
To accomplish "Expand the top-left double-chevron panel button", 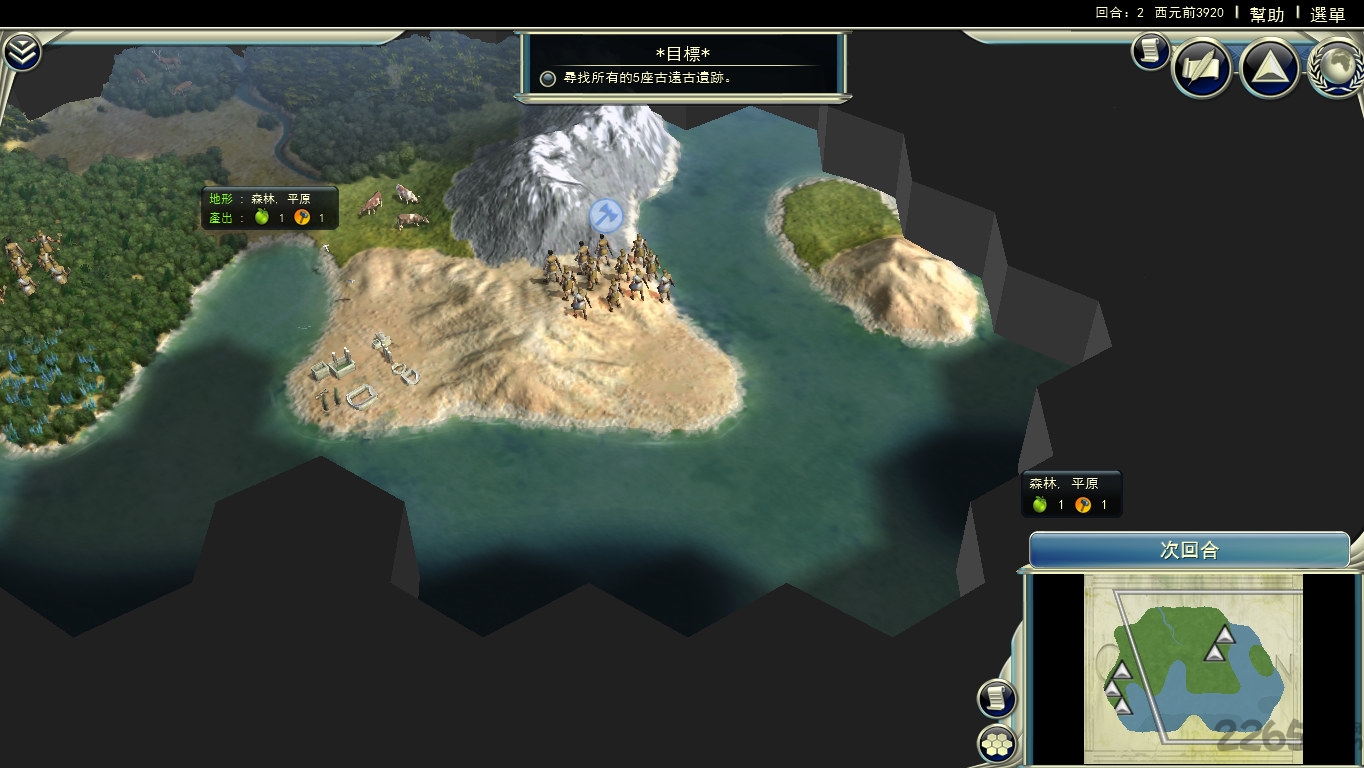I will 21,53.
